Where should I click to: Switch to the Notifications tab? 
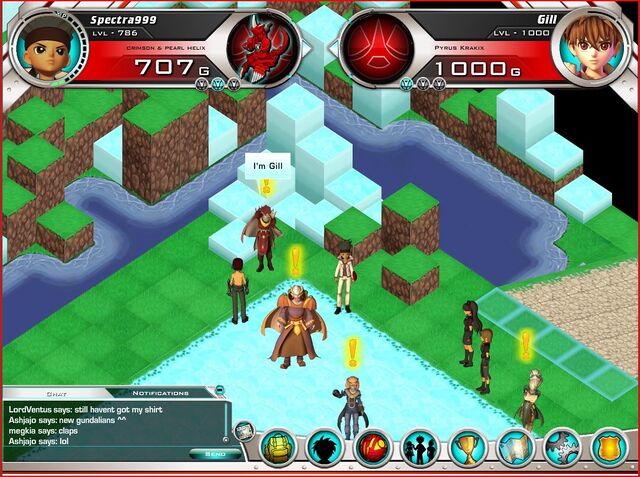point(160,392)
